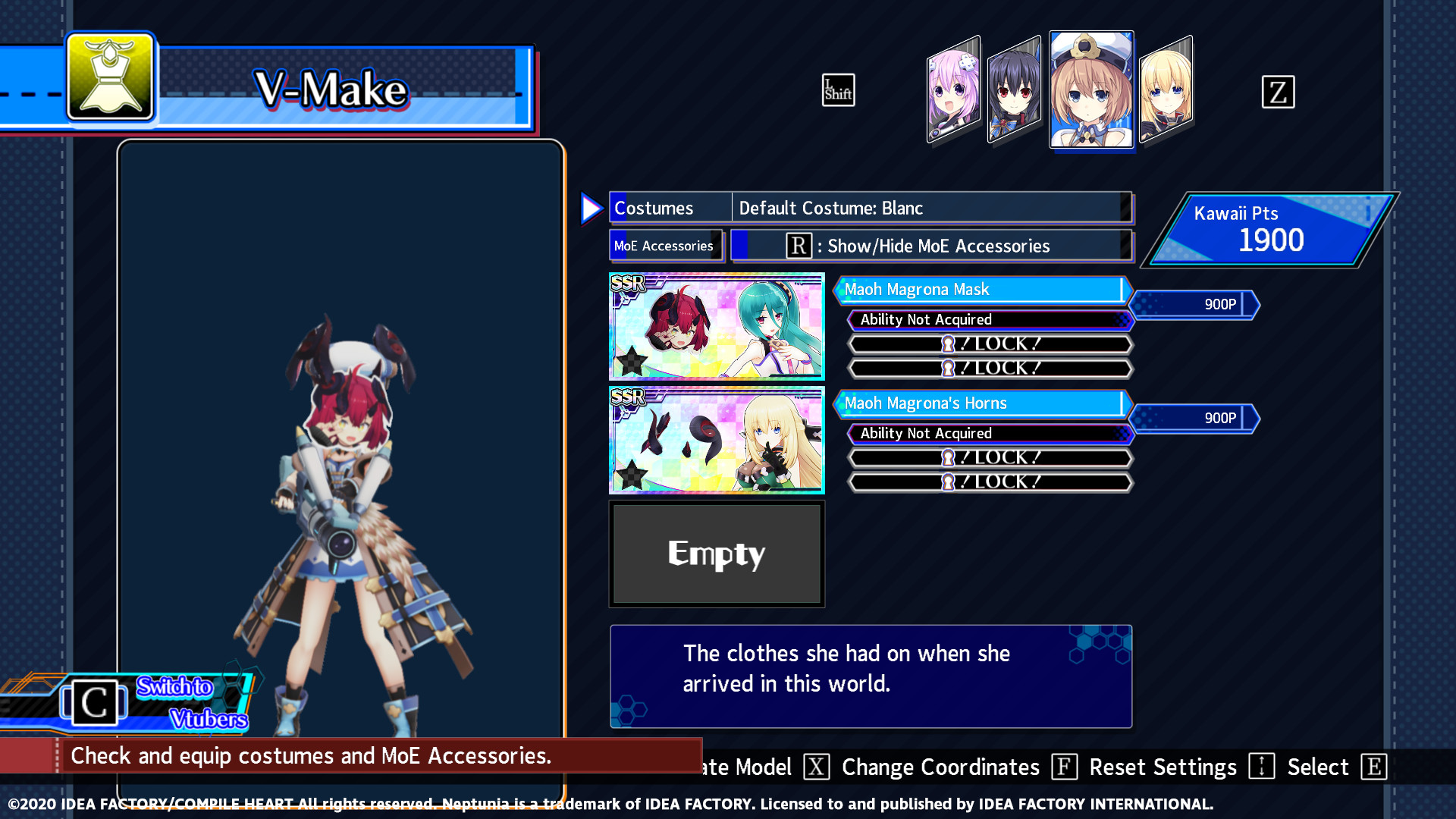This screenshot has width=1456, height=819.
Task: Unlock the second locked slot under Maoh Magrona's Horns
Action: click(x=988, y=481)
